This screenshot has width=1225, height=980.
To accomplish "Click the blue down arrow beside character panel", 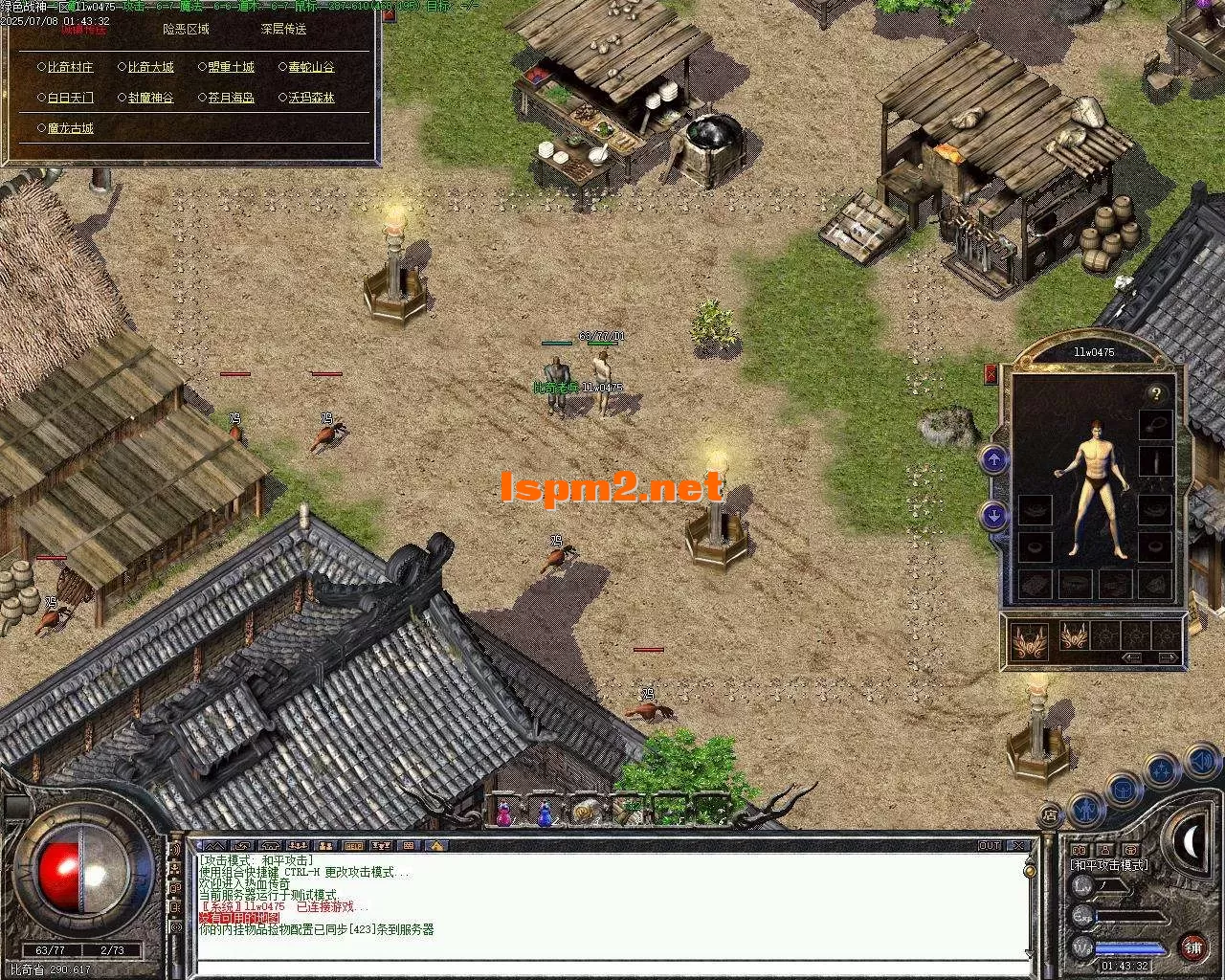I will point(994,516).
